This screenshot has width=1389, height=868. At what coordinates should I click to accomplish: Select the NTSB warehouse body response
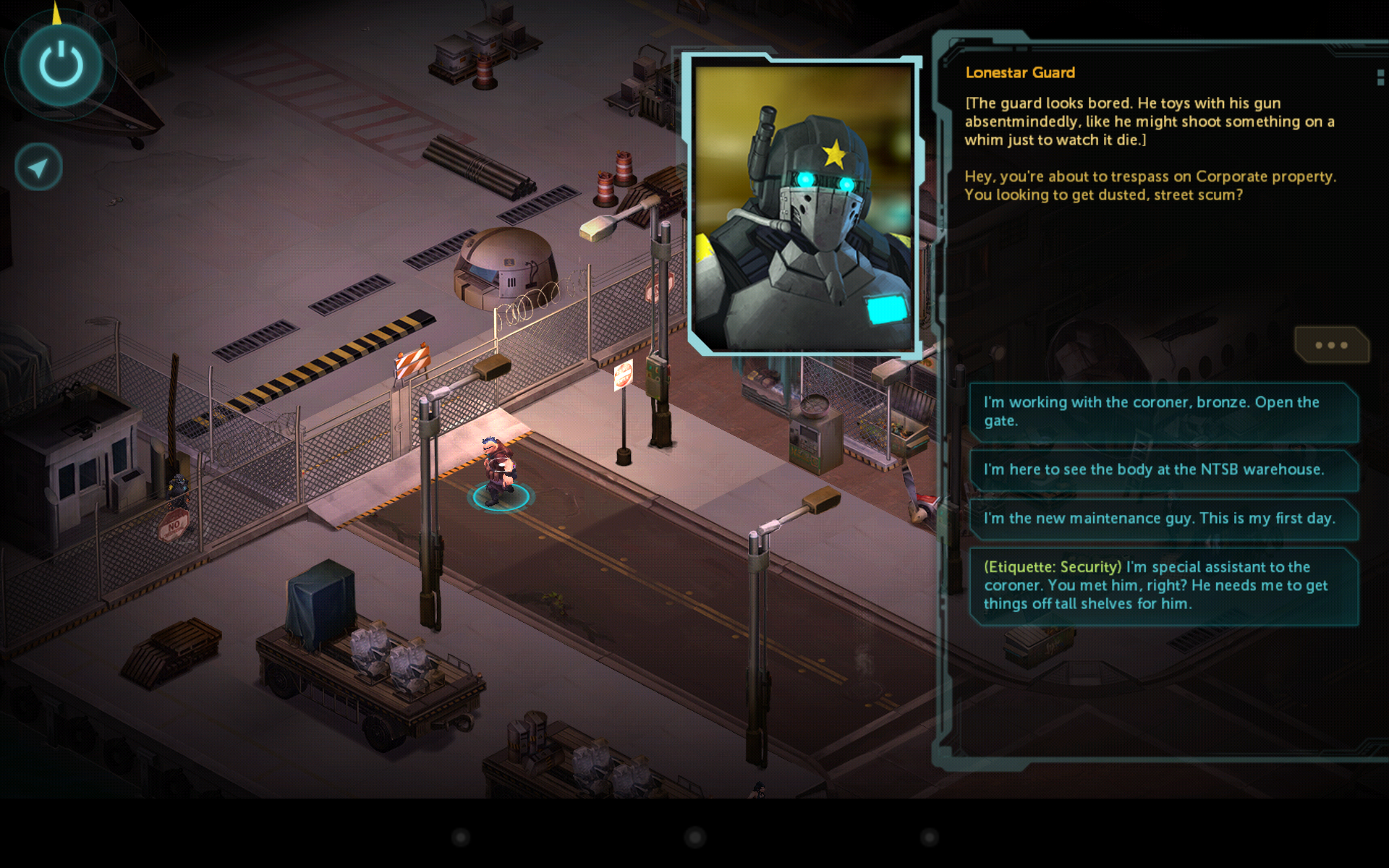[x=1163, y=470]
